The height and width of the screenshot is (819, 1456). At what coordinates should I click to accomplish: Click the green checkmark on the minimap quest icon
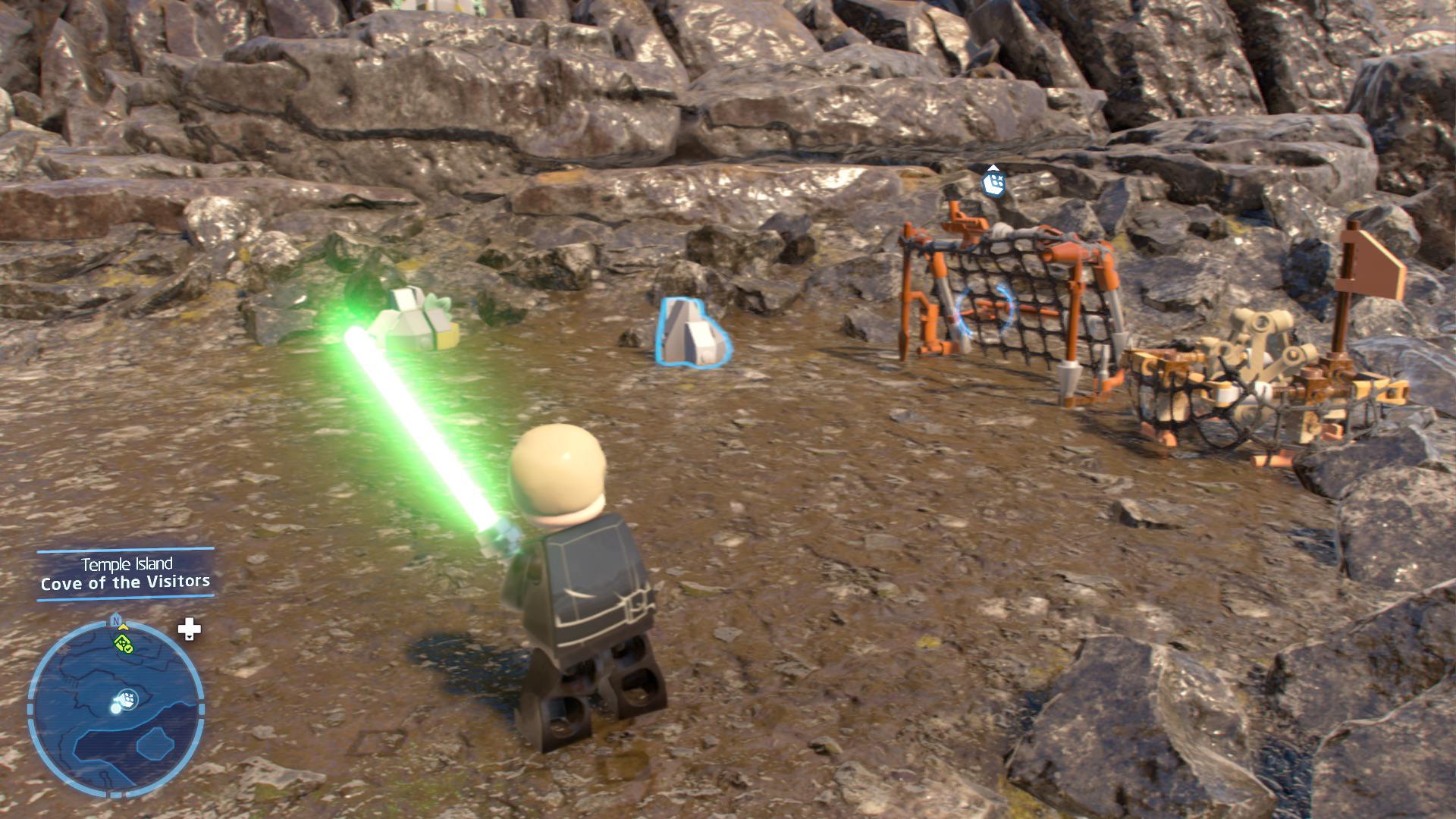pyautogui.click(x=129, y=649)
